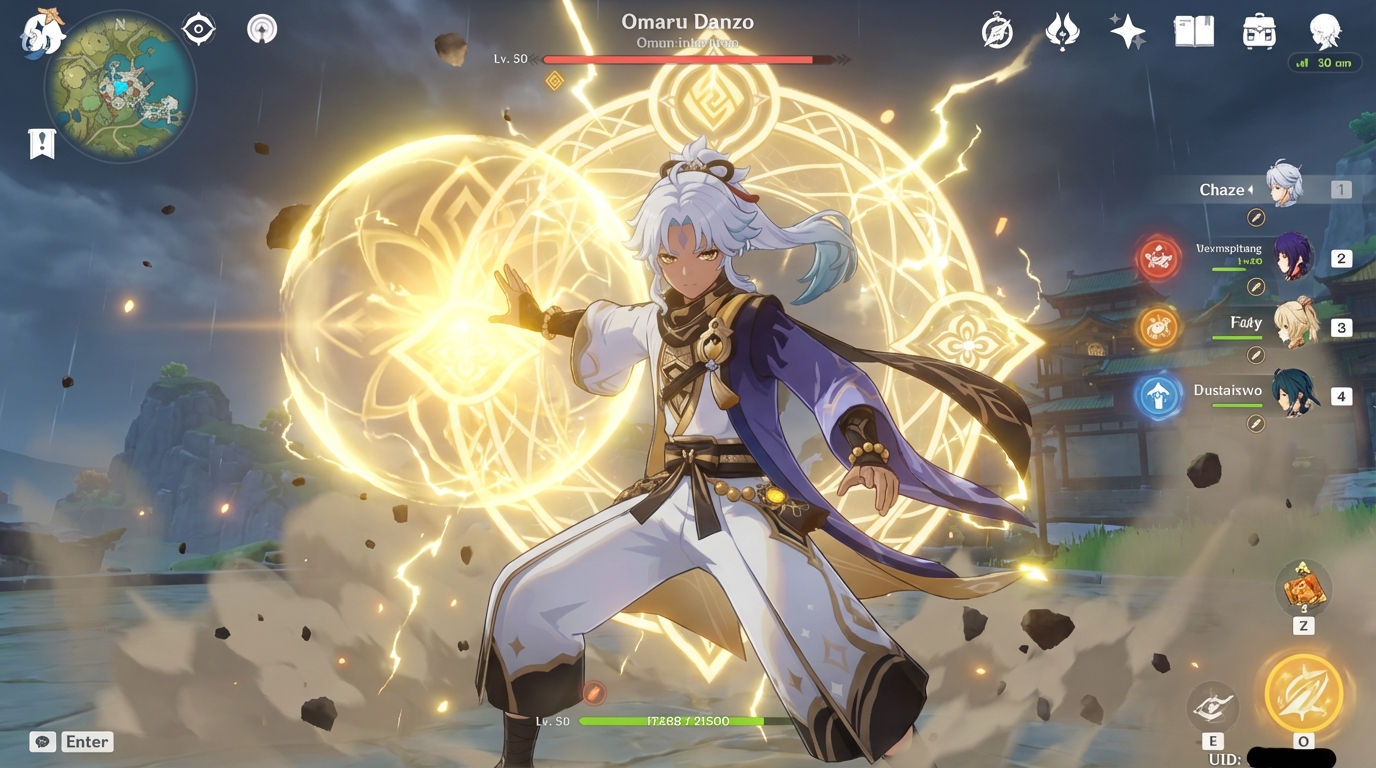Open the bookmark quest panel below the minimap
Viewport: 1376px width, 768px height.
(40, 142)
